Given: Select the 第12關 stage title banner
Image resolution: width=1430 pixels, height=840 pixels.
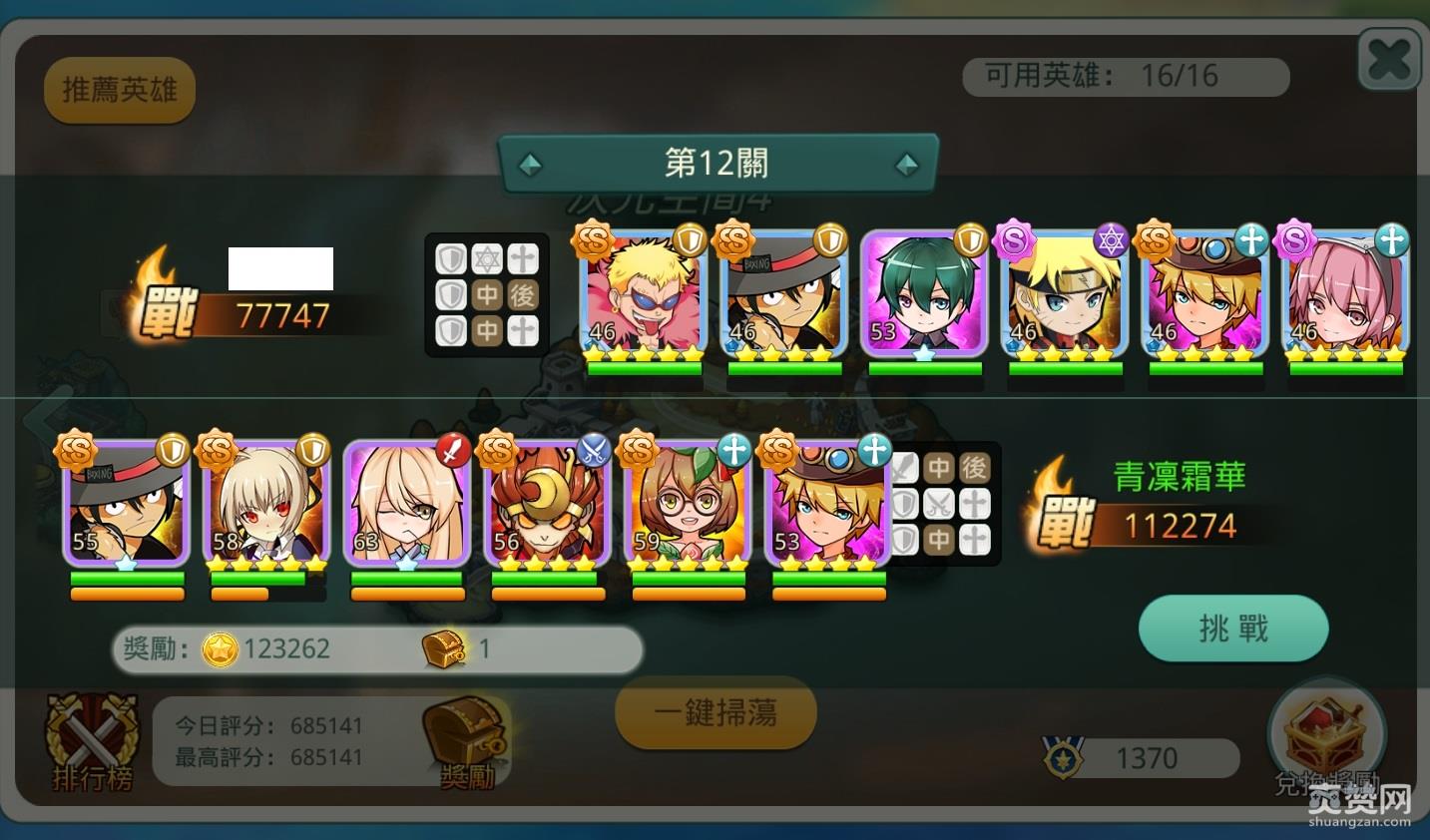Looking at the screenshot, I should pyautogui.click(x=716, y=162).
